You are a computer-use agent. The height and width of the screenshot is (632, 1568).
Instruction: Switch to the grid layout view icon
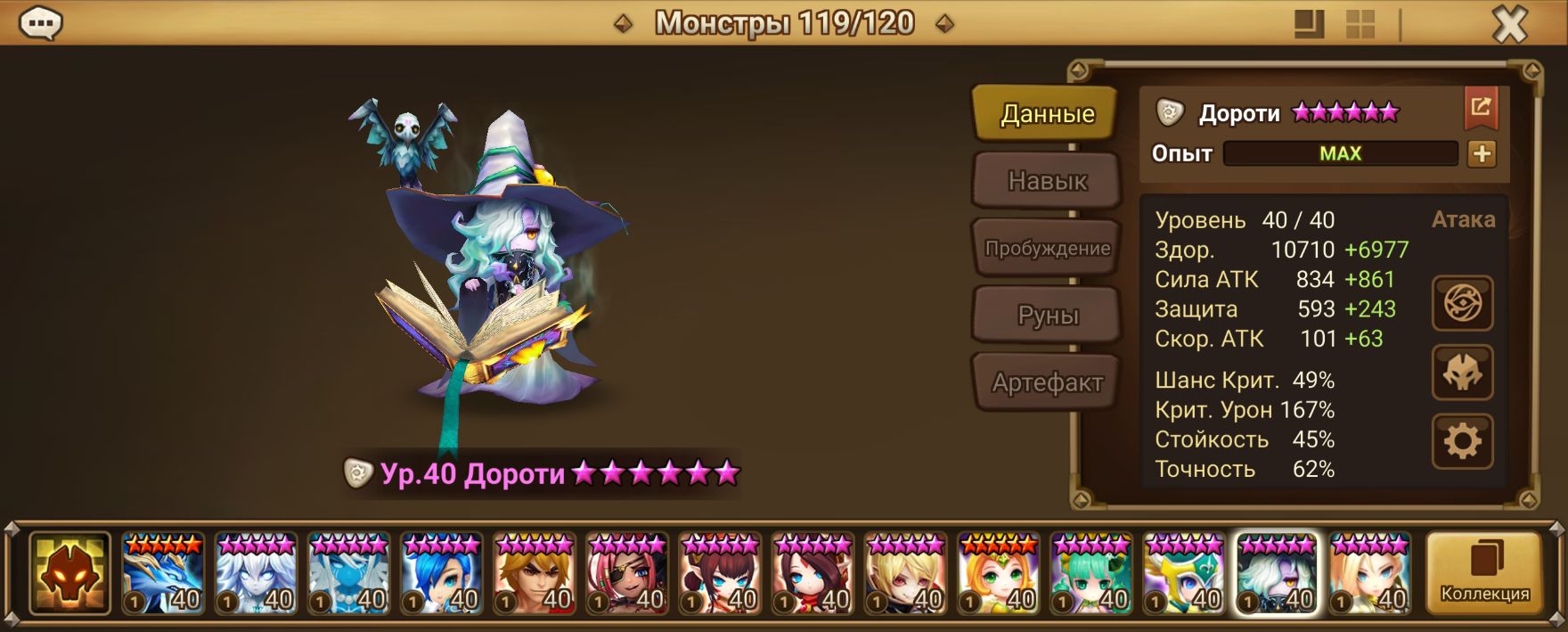pos(1360,25)
